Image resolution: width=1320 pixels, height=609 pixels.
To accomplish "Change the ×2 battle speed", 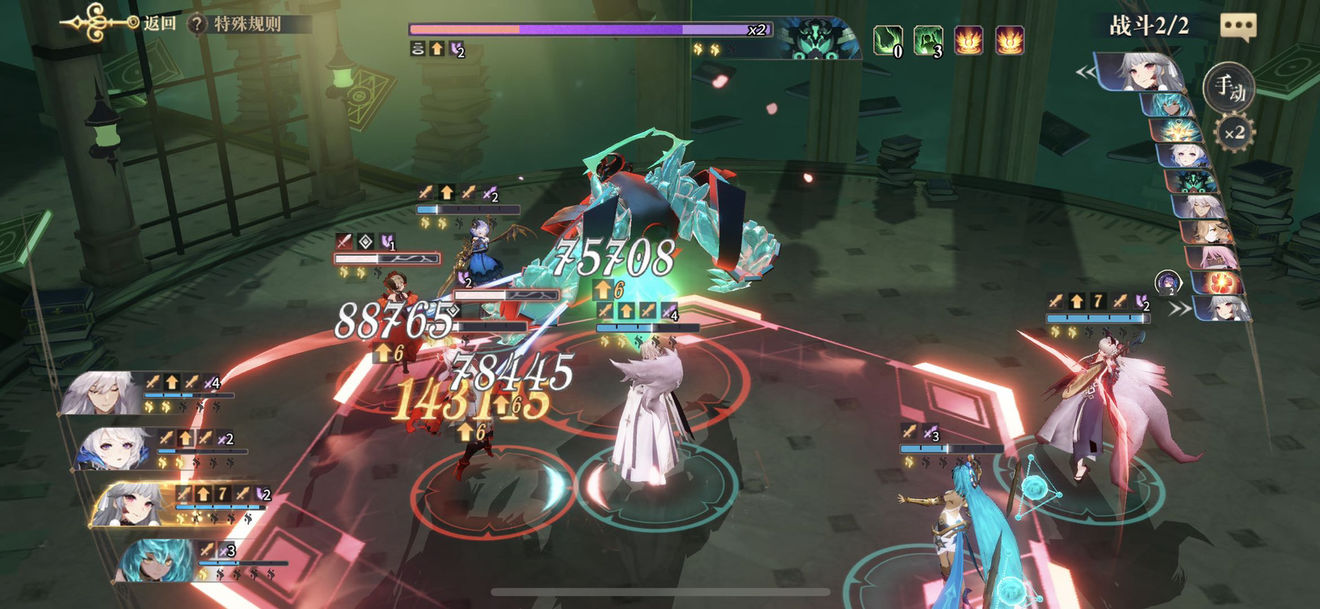I will click(x=1234, y=131).
